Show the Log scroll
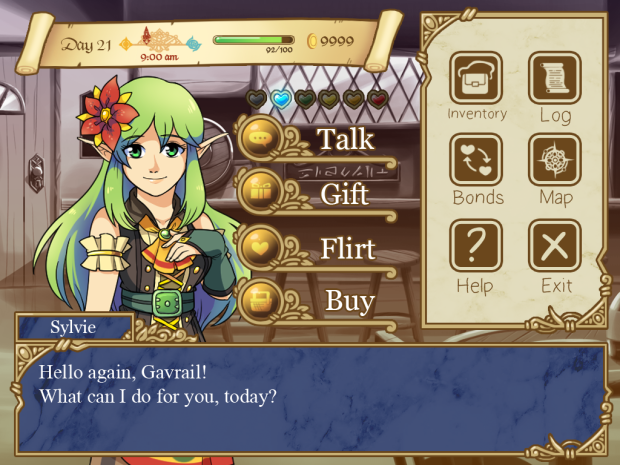 click(x=555, y=78)
